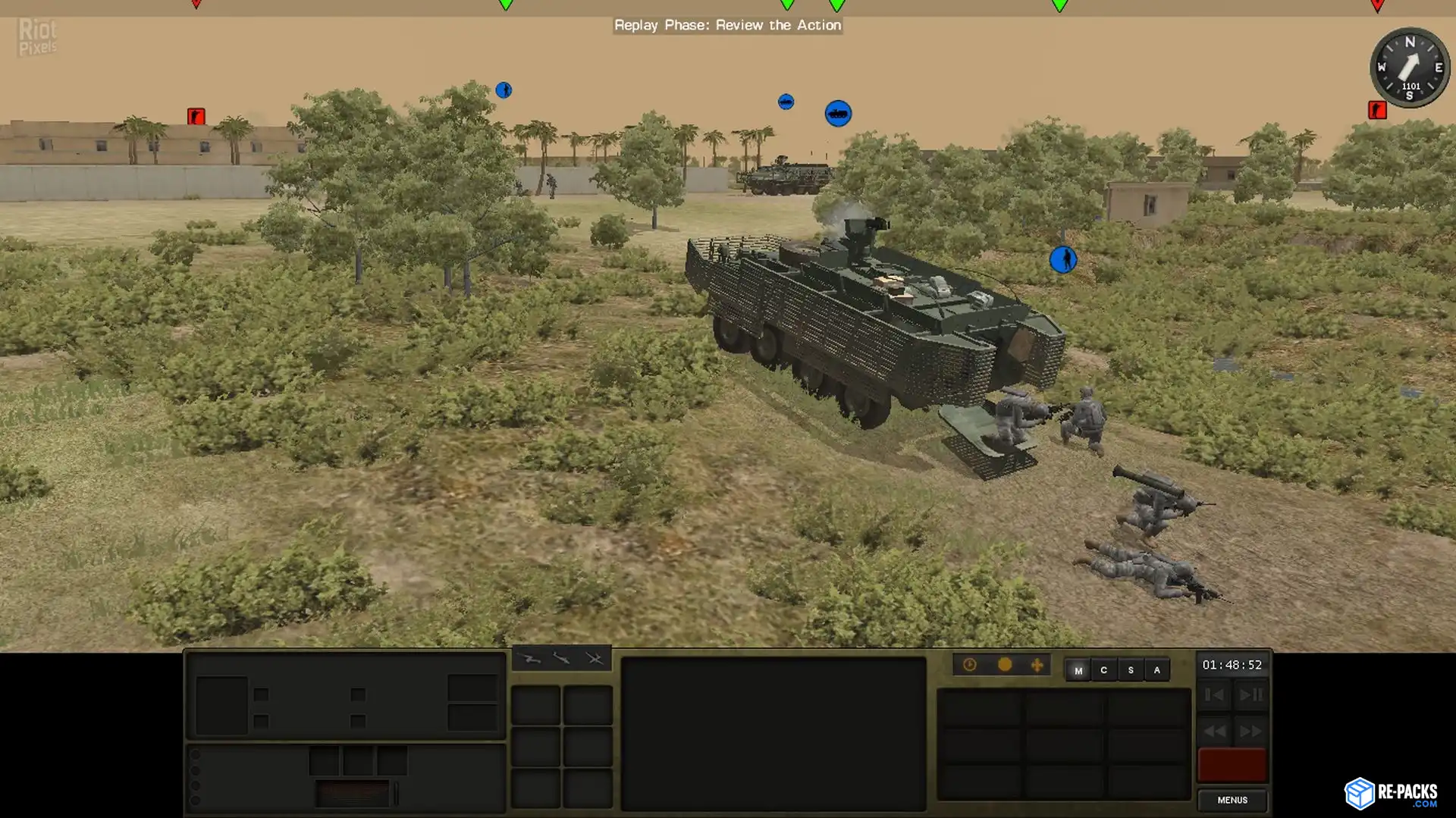Click the orange clock icon
Viewport: 1456px width, 818px height.
click(x=970, y=665)
